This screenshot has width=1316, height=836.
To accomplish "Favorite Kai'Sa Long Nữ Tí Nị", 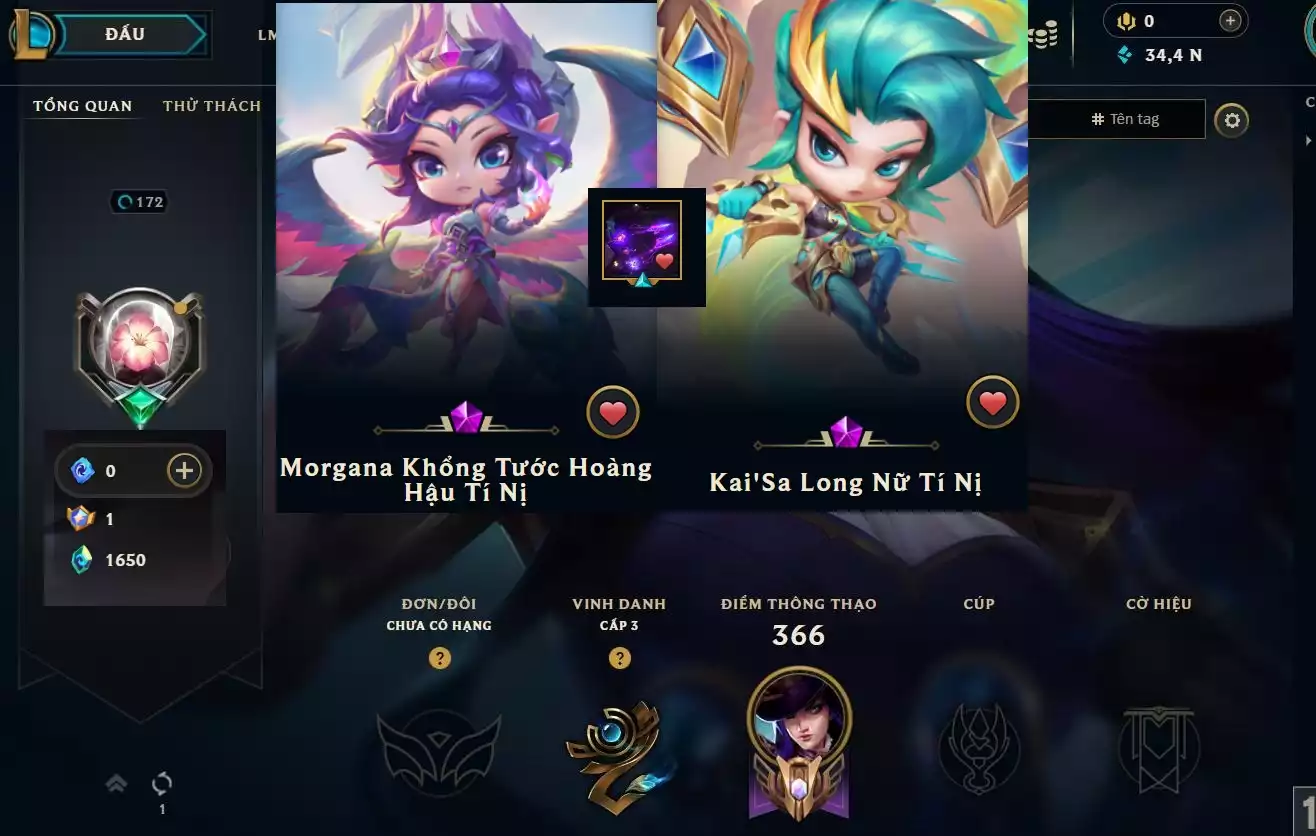I will [992, 403].
